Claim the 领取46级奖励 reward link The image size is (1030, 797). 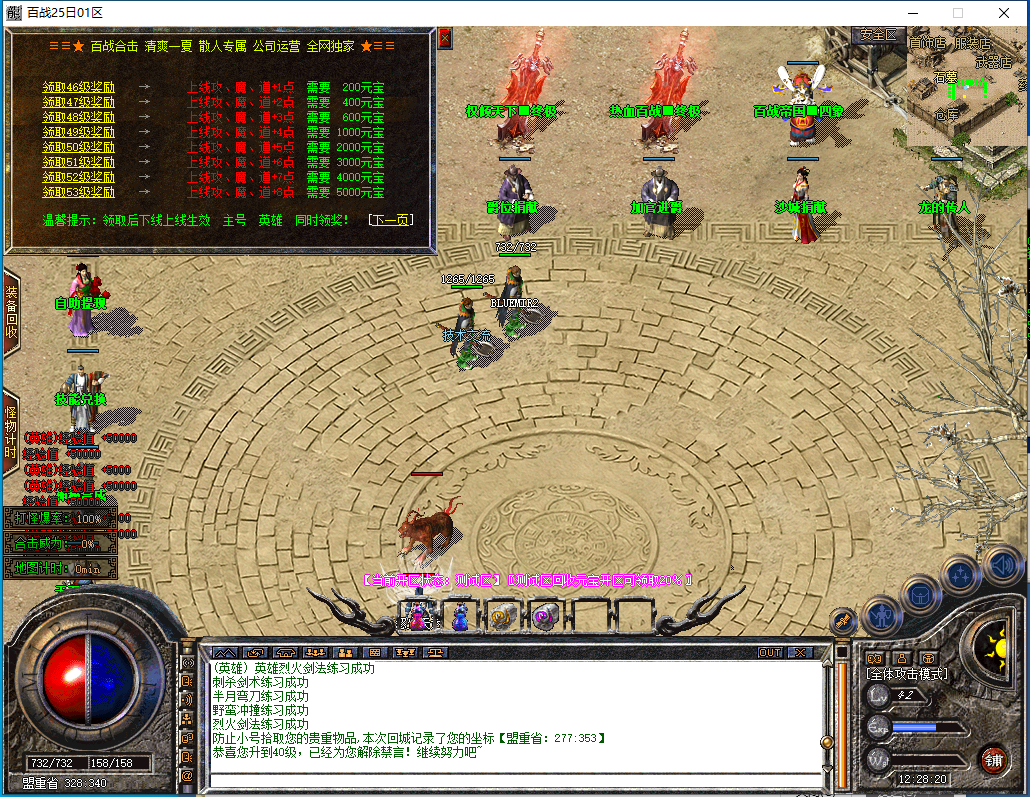tap(78, 87)
